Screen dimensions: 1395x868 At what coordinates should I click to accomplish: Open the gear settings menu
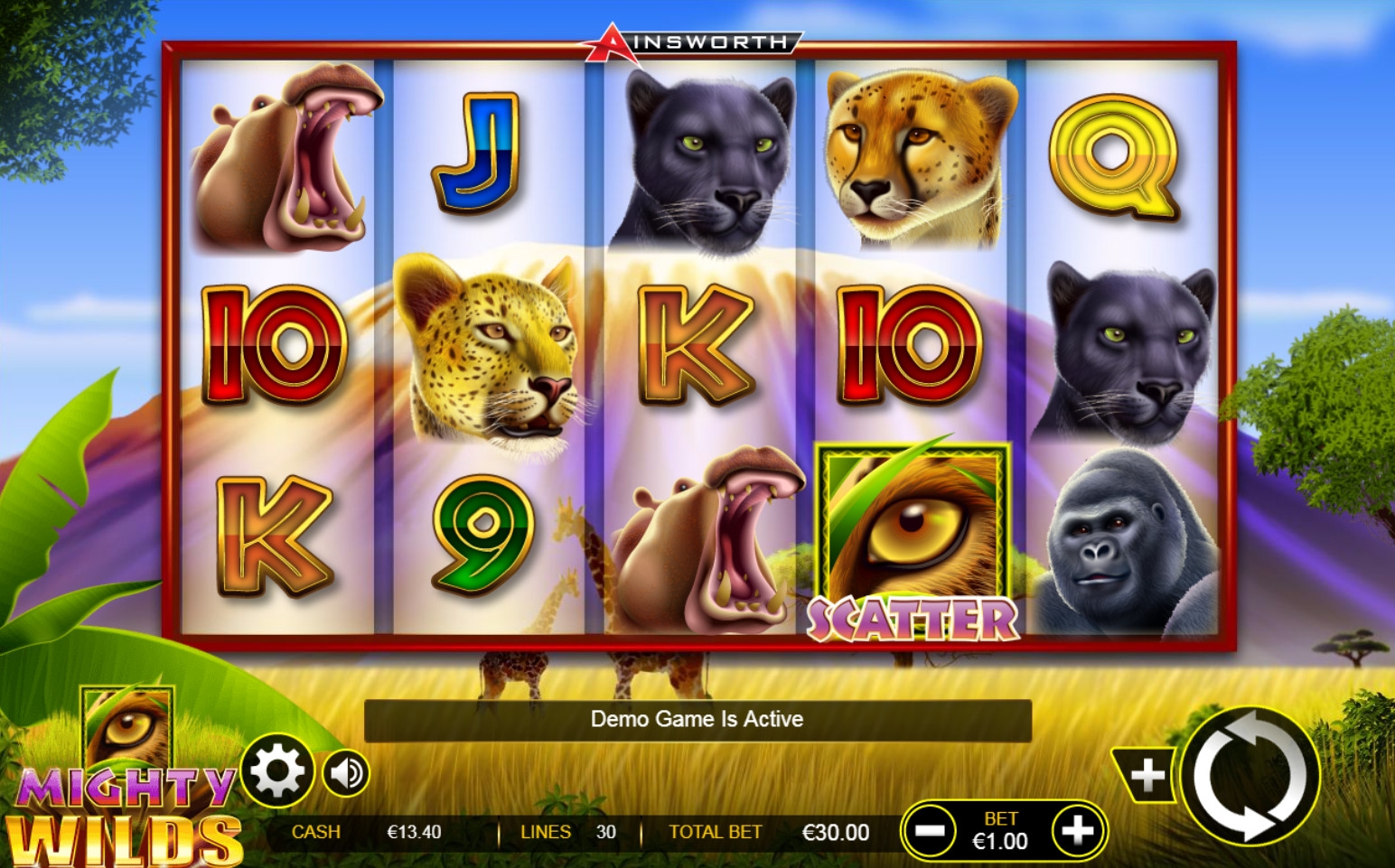click(276, 772)
